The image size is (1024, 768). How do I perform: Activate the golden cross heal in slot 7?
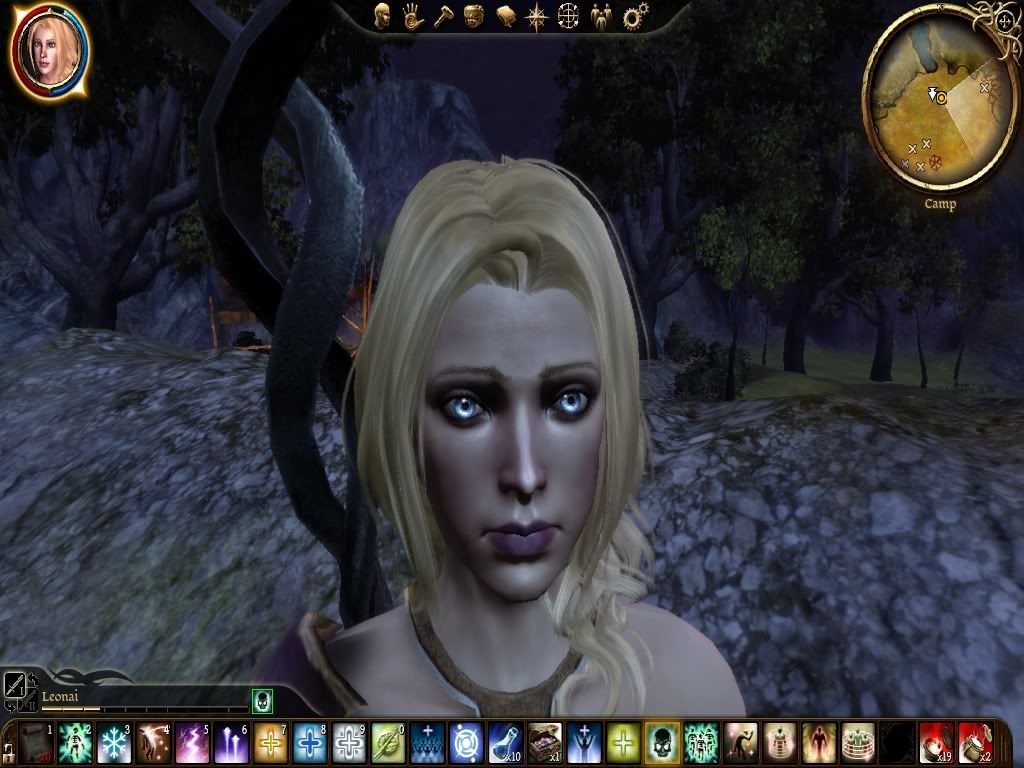[x=271, y=742]
